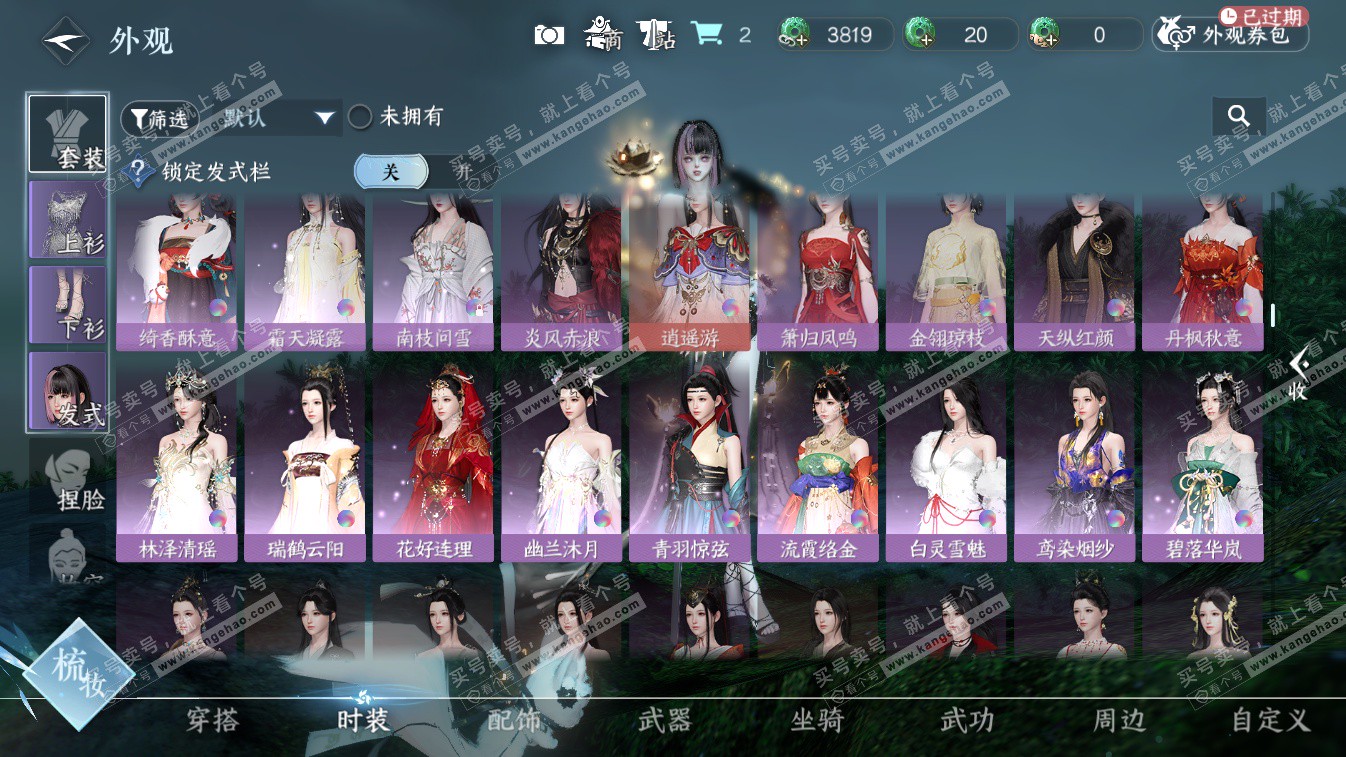Switch to the 武器 bottom tab
The image size is (1346, 757).
[x=665, y=720]
